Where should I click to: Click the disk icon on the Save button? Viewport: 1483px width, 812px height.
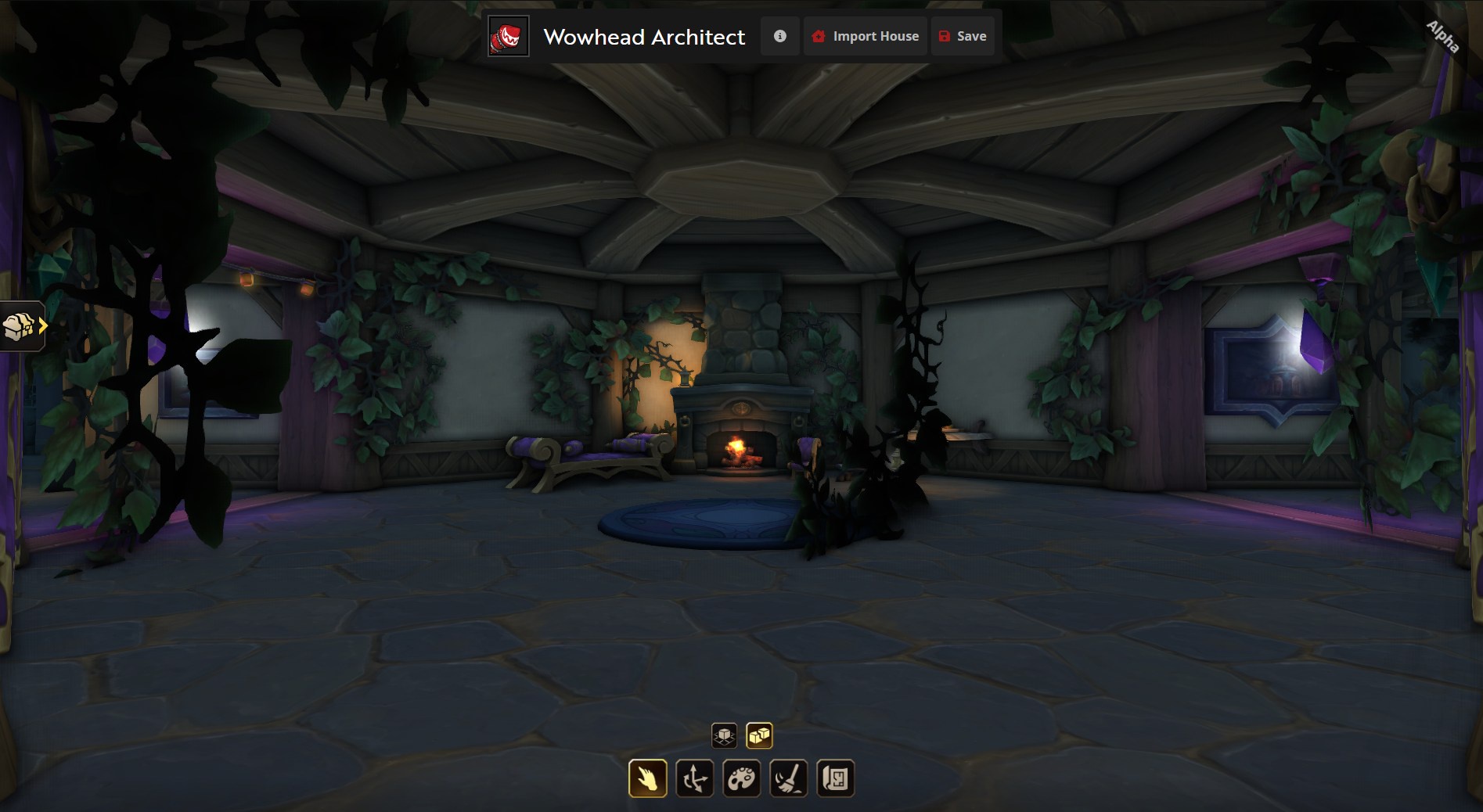point(945,36)
